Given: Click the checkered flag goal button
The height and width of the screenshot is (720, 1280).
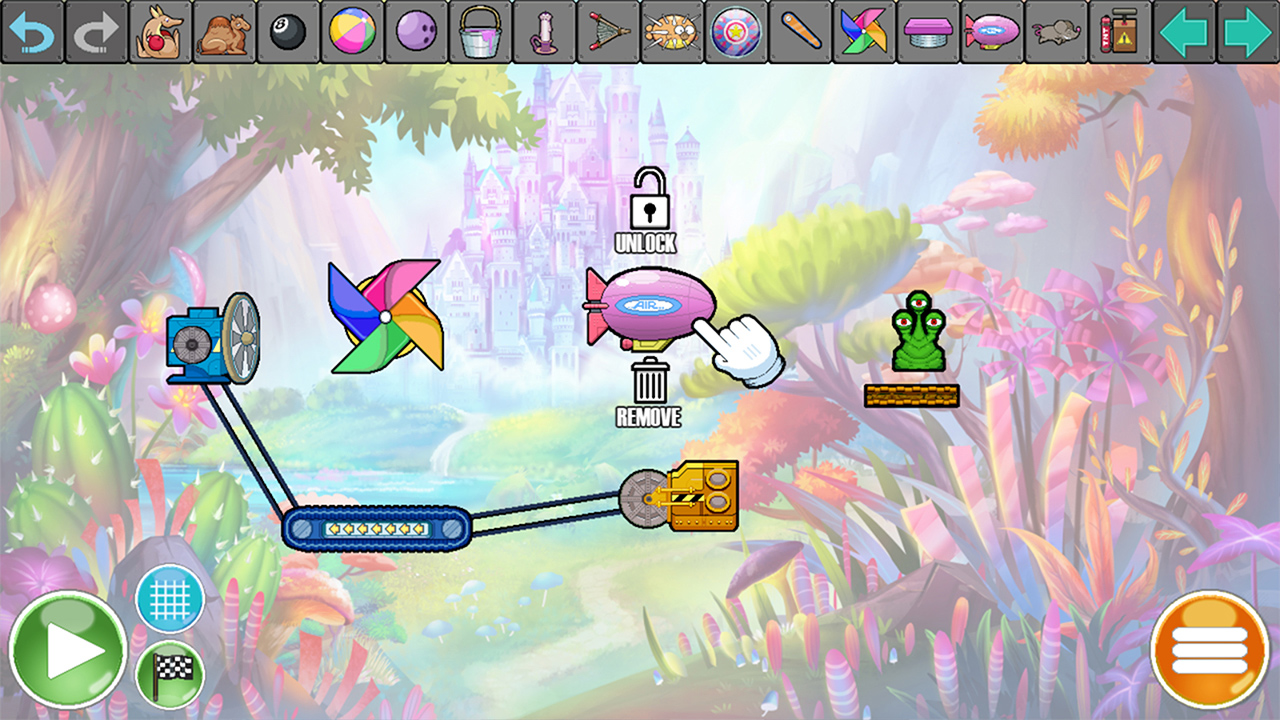Looking at the screenshot, I should 168,673.
